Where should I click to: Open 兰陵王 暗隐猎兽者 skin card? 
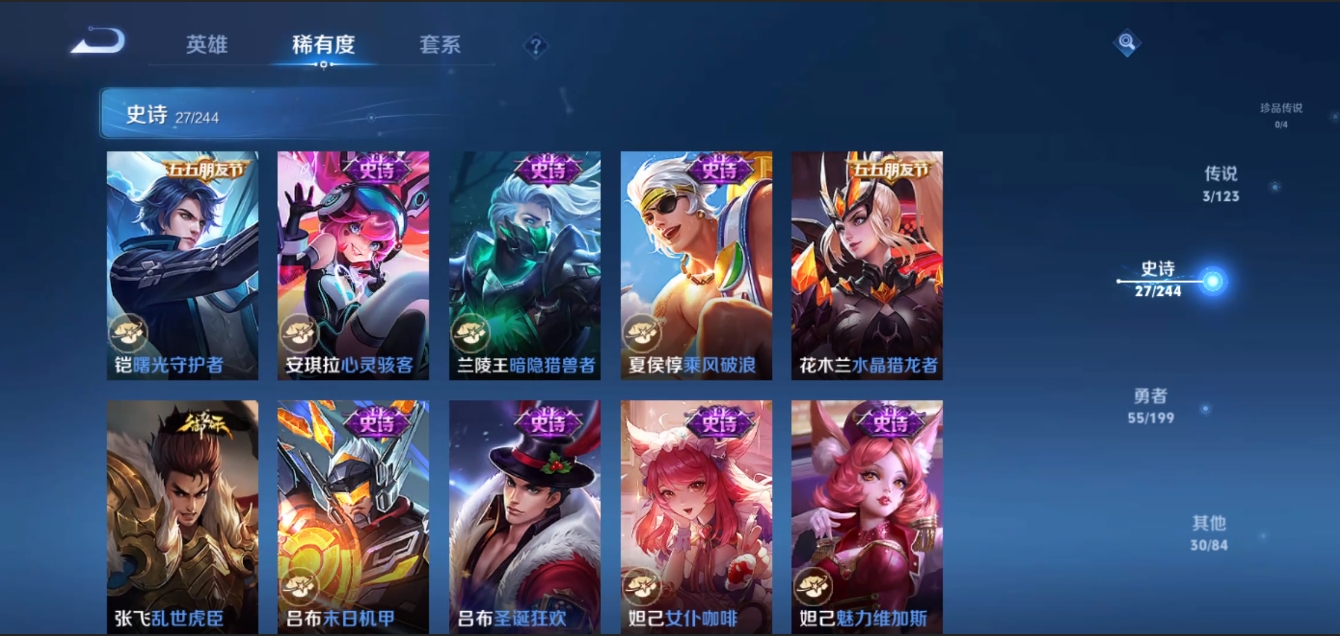525,265
